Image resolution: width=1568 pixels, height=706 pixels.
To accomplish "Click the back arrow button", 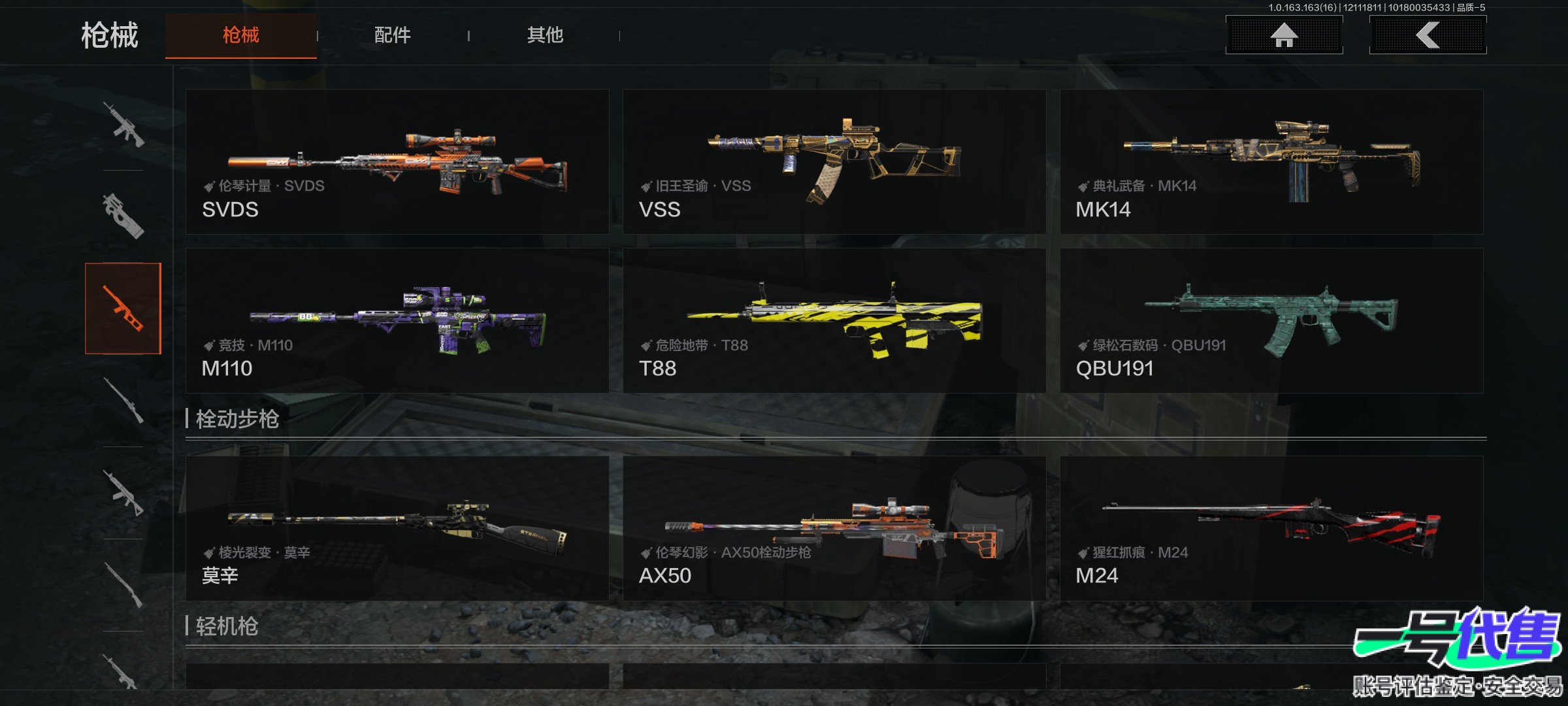I will pos(1428,35).
